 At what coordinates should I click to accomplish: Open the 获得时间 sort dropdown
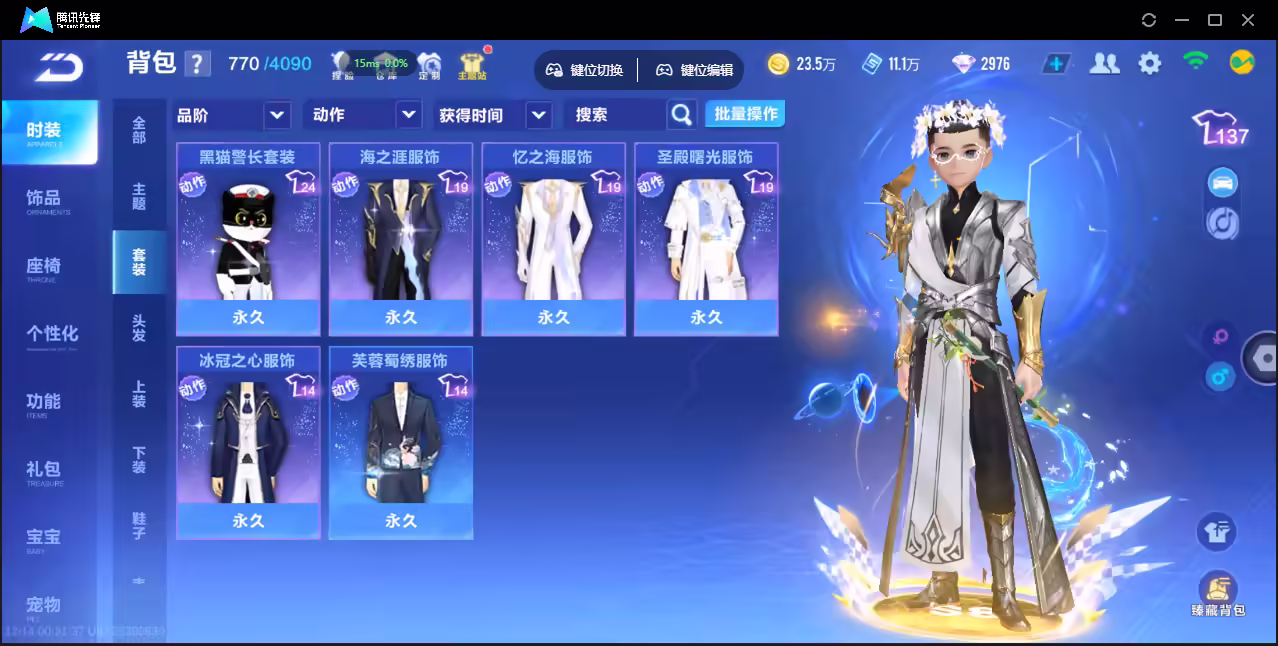click(x=538, y=115)
